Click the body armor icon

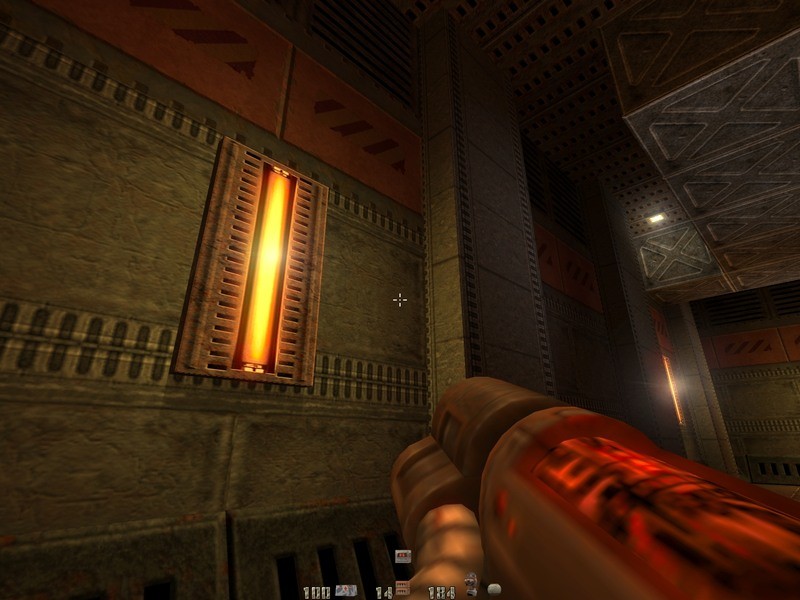[x=471, y=584]
